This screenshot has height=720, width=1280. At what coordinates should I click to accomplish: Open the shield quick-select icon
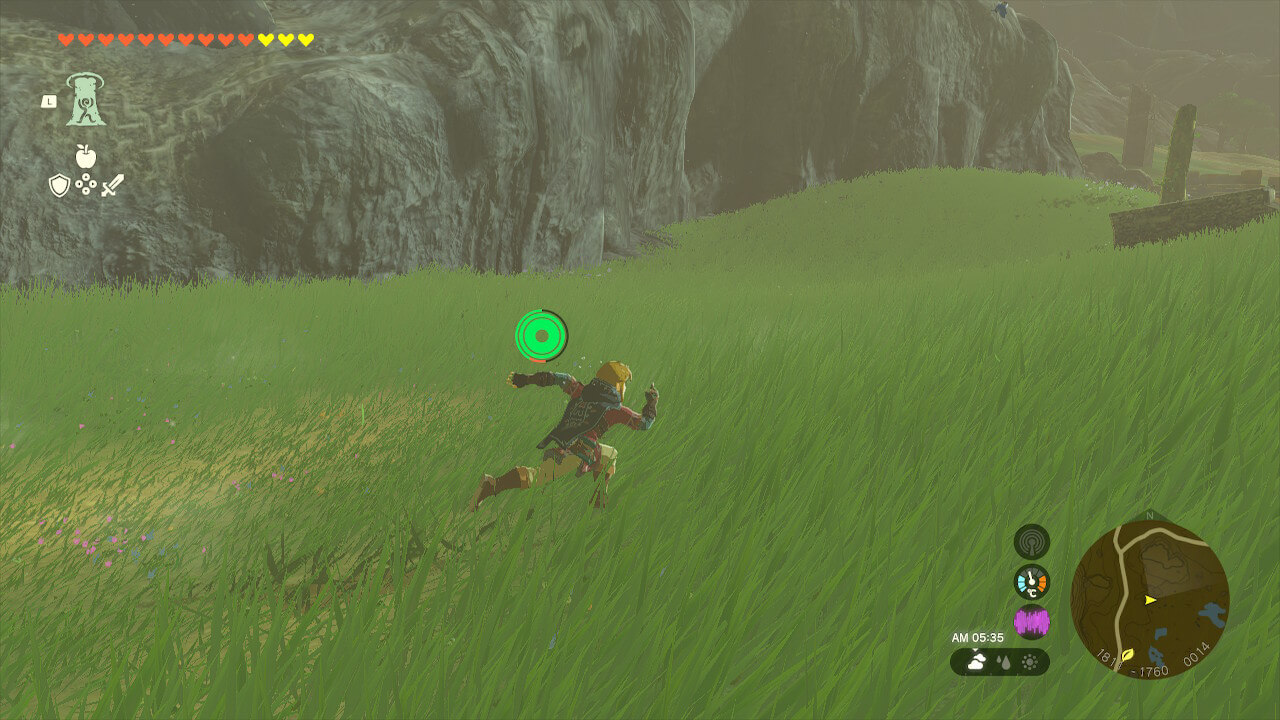[x=60, y=185]
